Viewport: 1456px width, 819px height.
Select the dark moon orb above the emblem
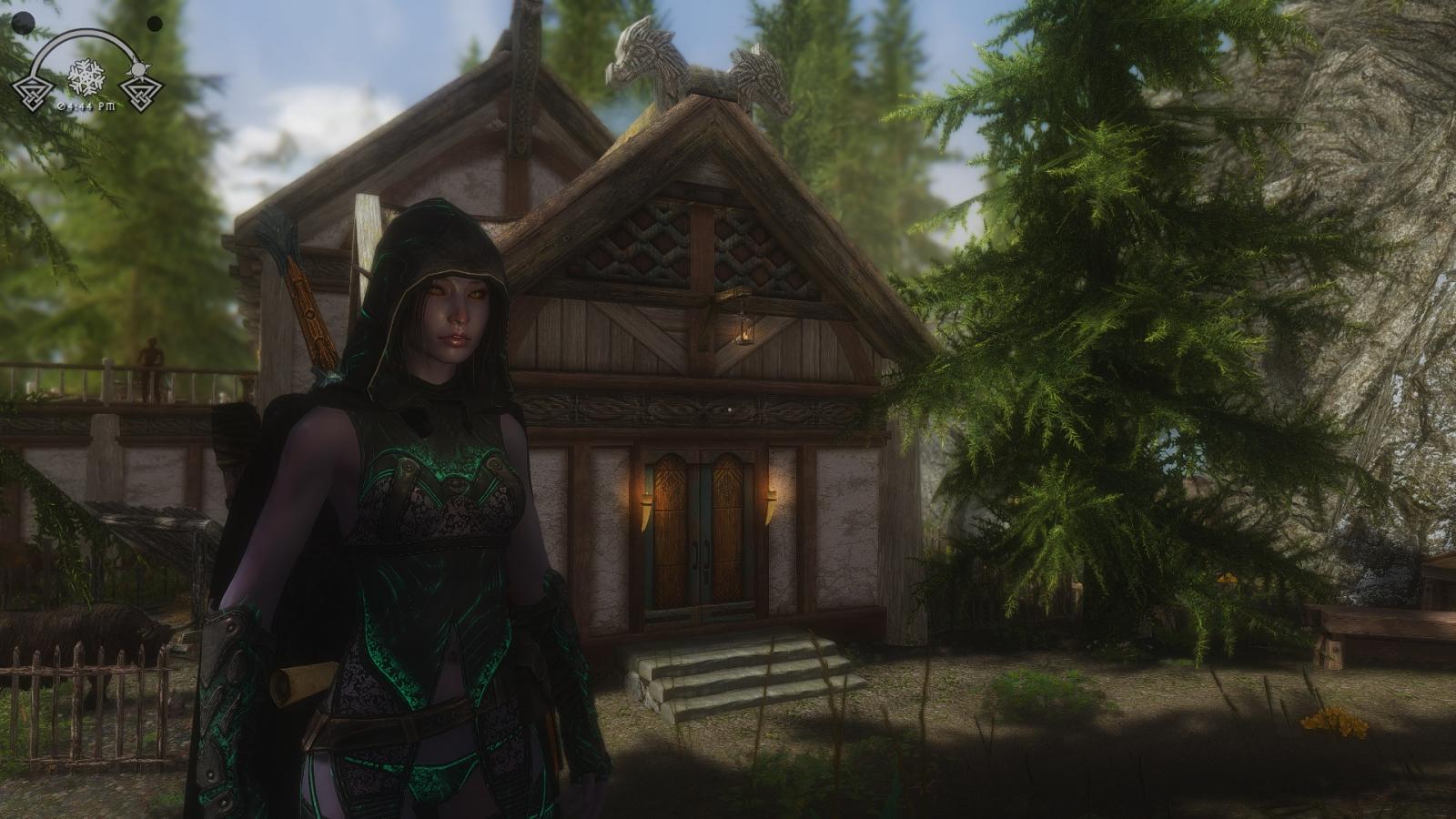coord(24,24)
